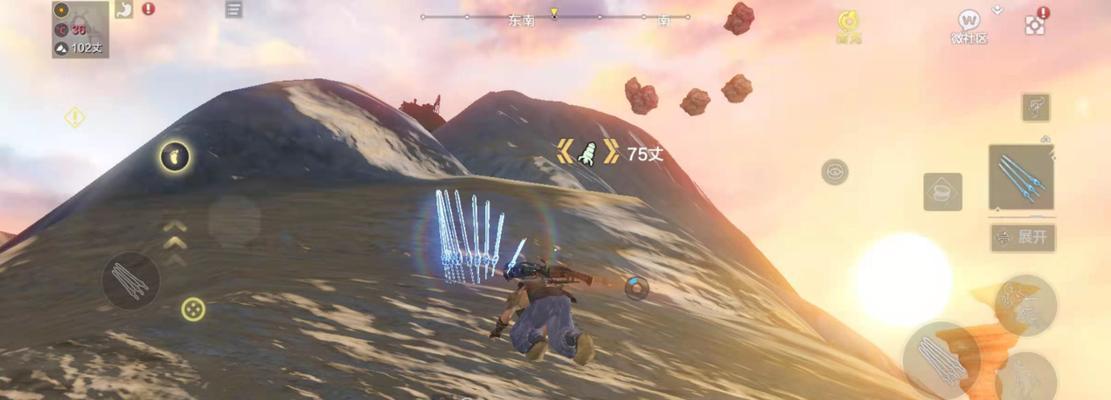Click the 展开 expand button

pyautogui.click(x=1023, y=238)
